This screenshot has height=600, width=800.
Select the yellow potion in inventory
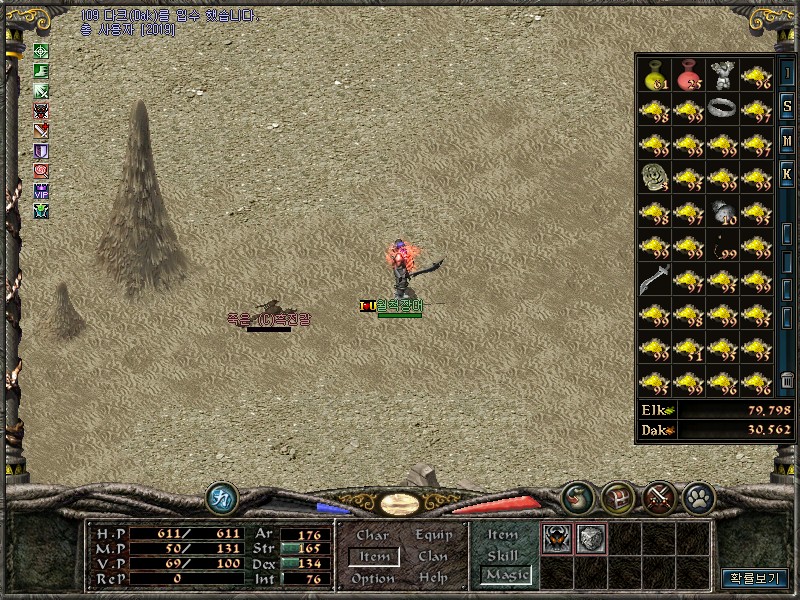coord(655,75)
